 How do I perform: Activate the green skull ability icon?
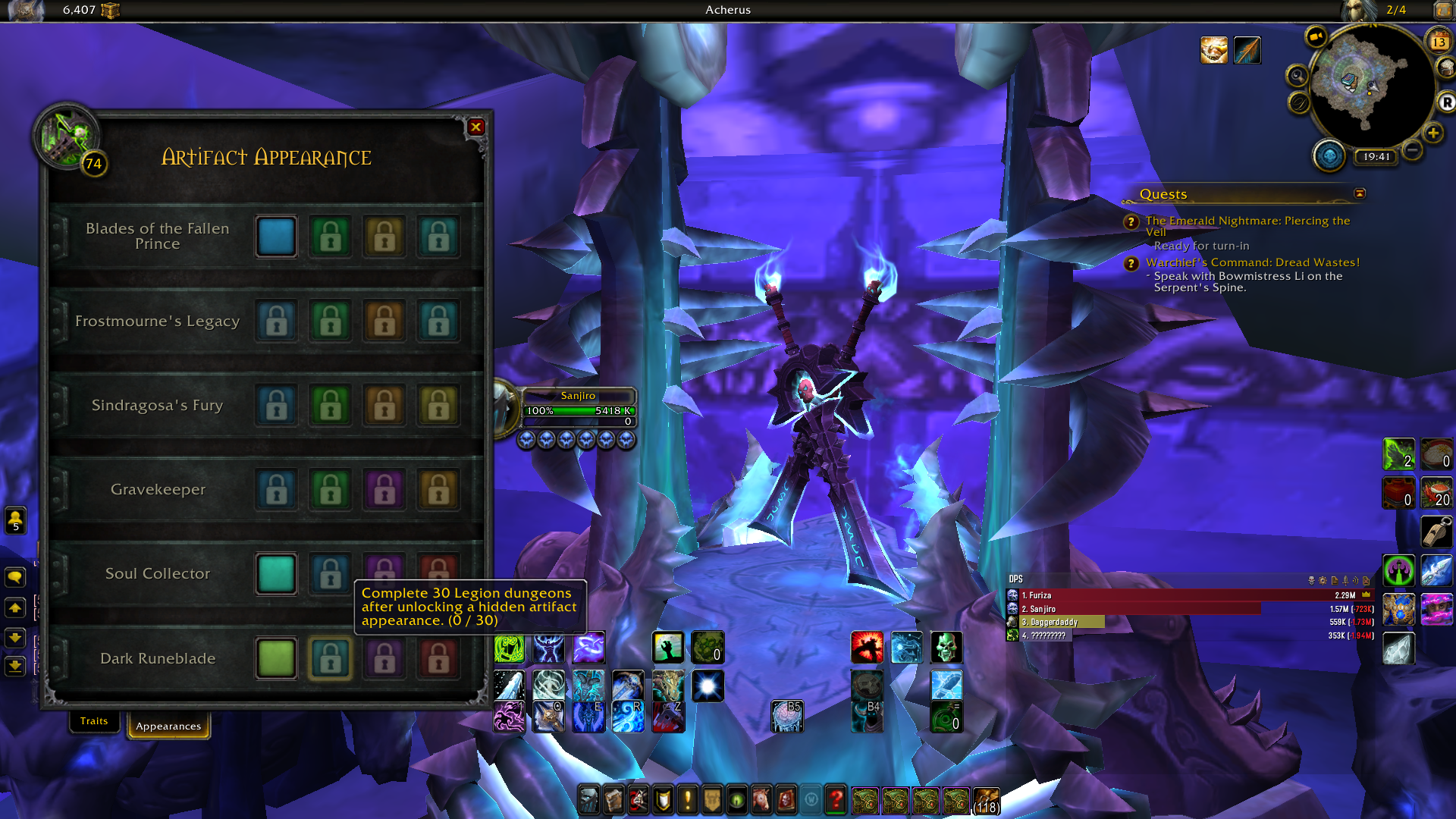point(946,648)
